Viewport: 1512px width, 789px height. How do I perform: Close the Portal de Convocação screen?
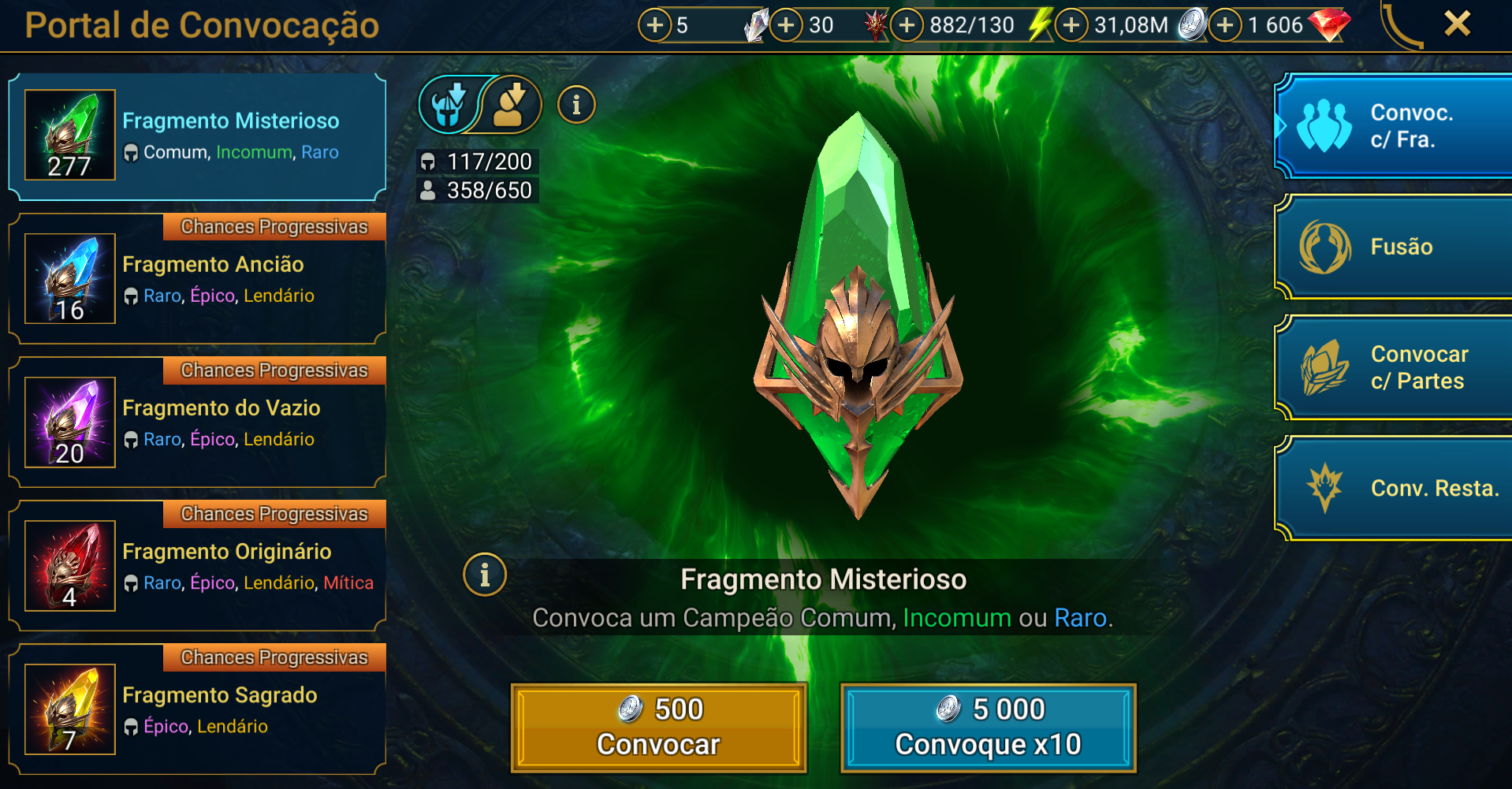click(x=1457, y=24)
